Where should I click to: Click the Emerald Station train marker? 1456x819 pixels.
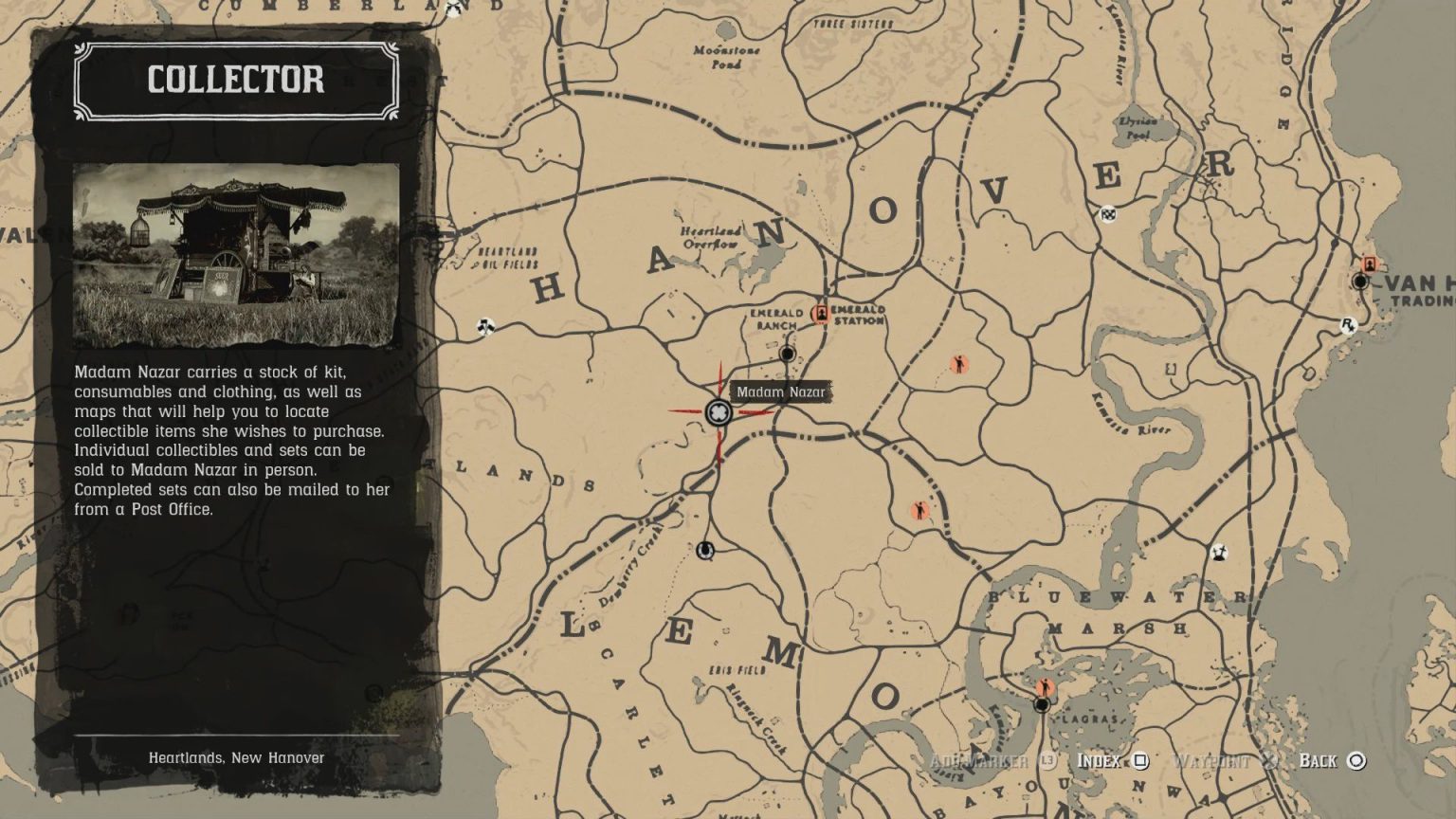click(x=821, y=311)
